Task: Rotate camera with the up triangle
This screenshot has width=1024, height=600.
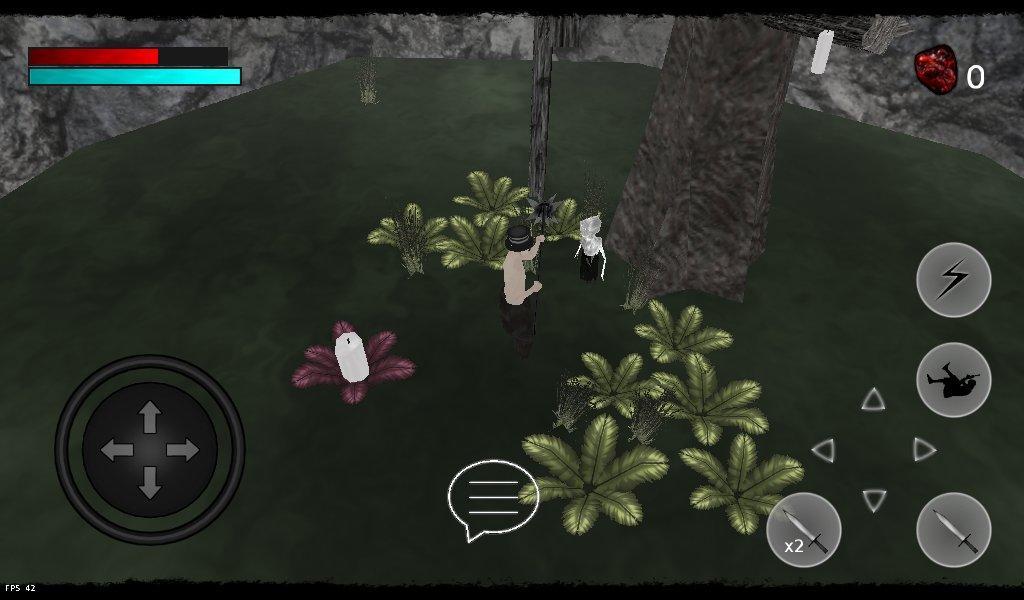Action: click(x=873, y=400)
